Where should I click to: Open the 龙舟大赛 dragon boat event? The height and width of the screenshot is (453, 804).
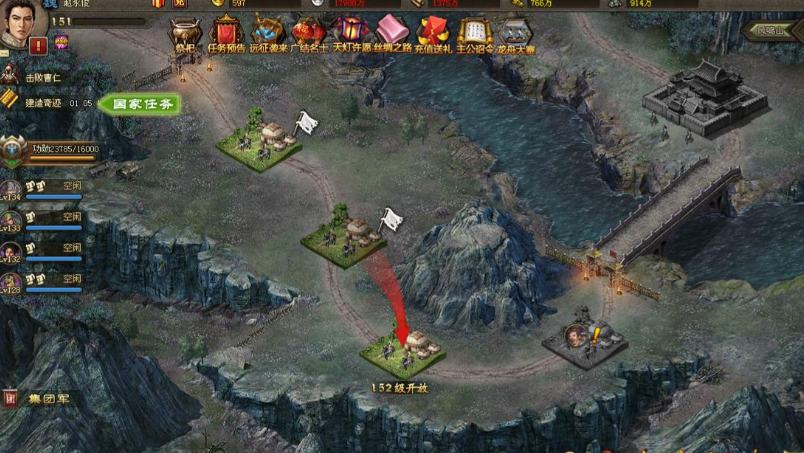(x=515, y=34)
